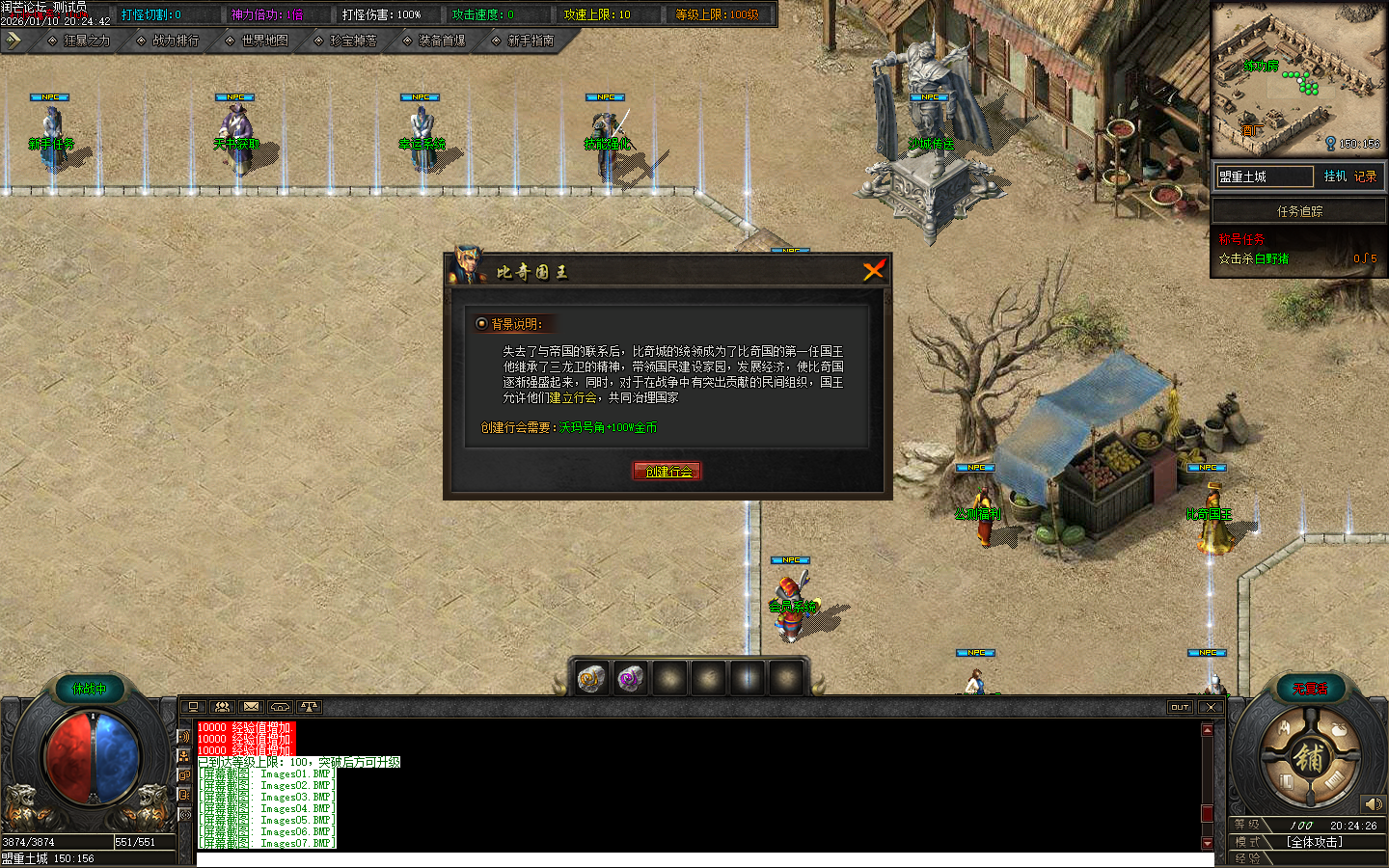The height and width of the screenshot is (868, 1389).
Task: Click the 挂机 auto-hang link
Action: 1334,176
